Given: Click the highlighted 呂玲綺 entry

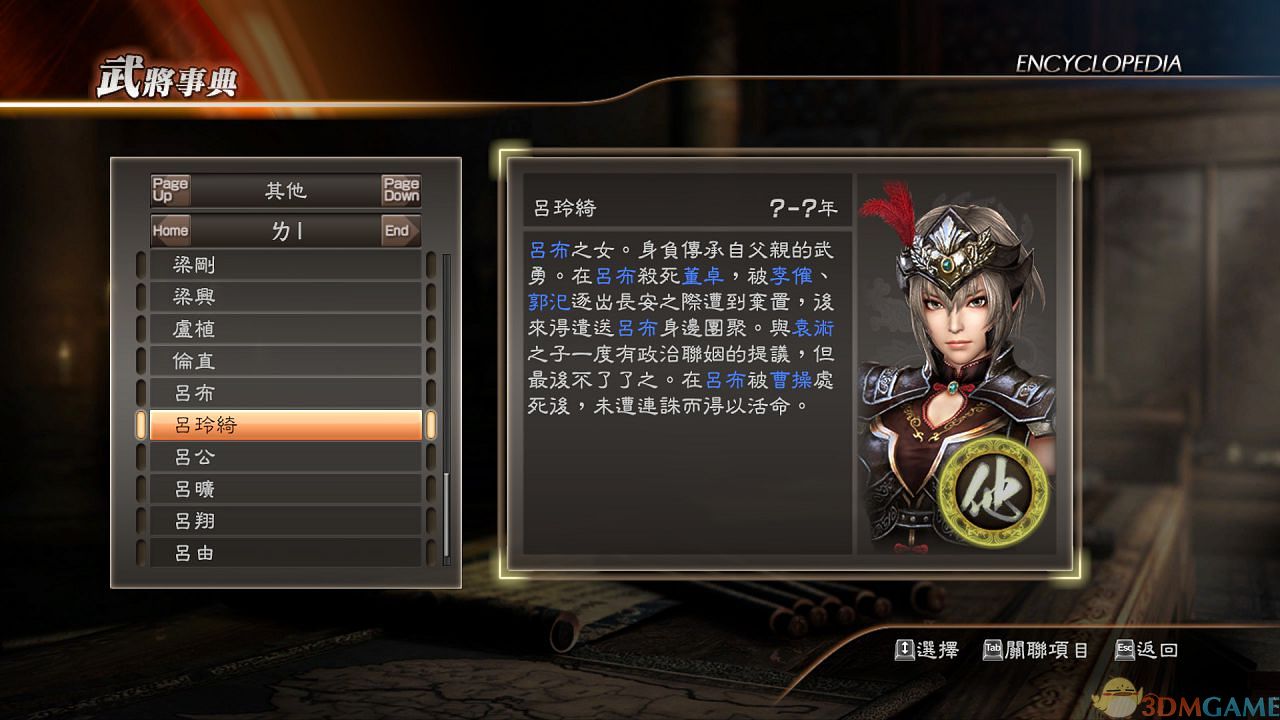Looking at the screenshot, I should click(285, 425).
